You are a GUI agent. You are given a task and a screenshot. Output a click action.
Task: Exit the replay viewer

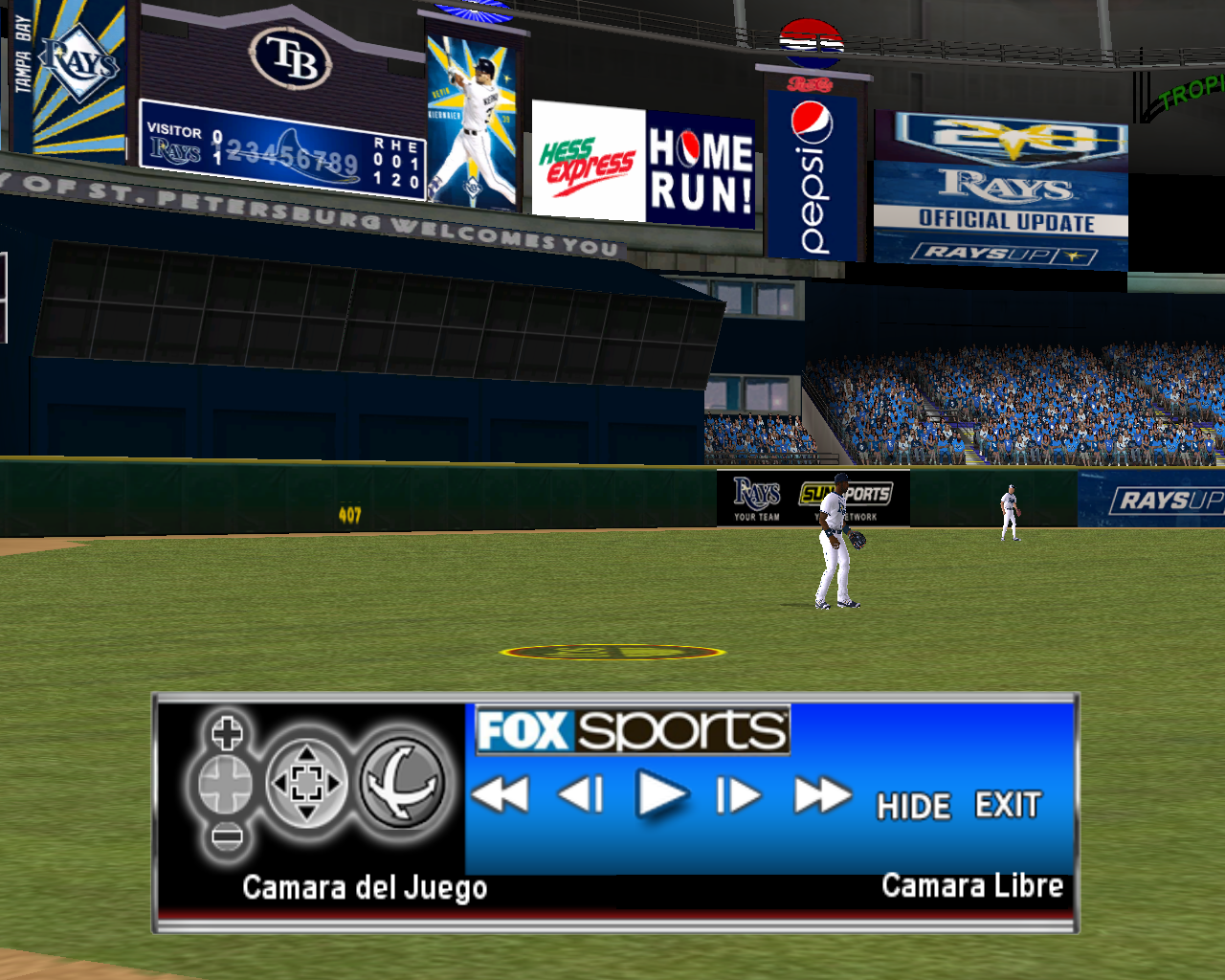click(x=1008, y=805)
